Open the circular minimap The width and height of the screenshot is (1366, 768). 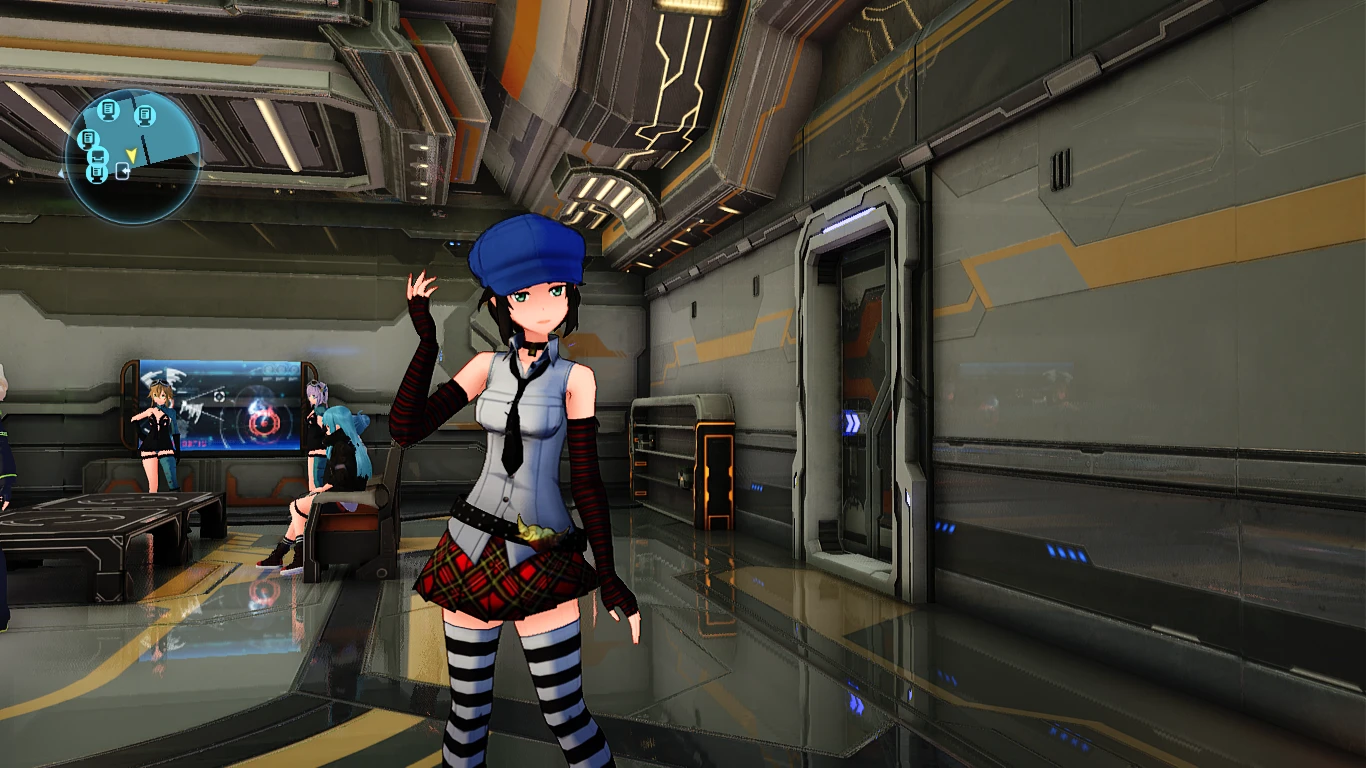pos(132,155)
